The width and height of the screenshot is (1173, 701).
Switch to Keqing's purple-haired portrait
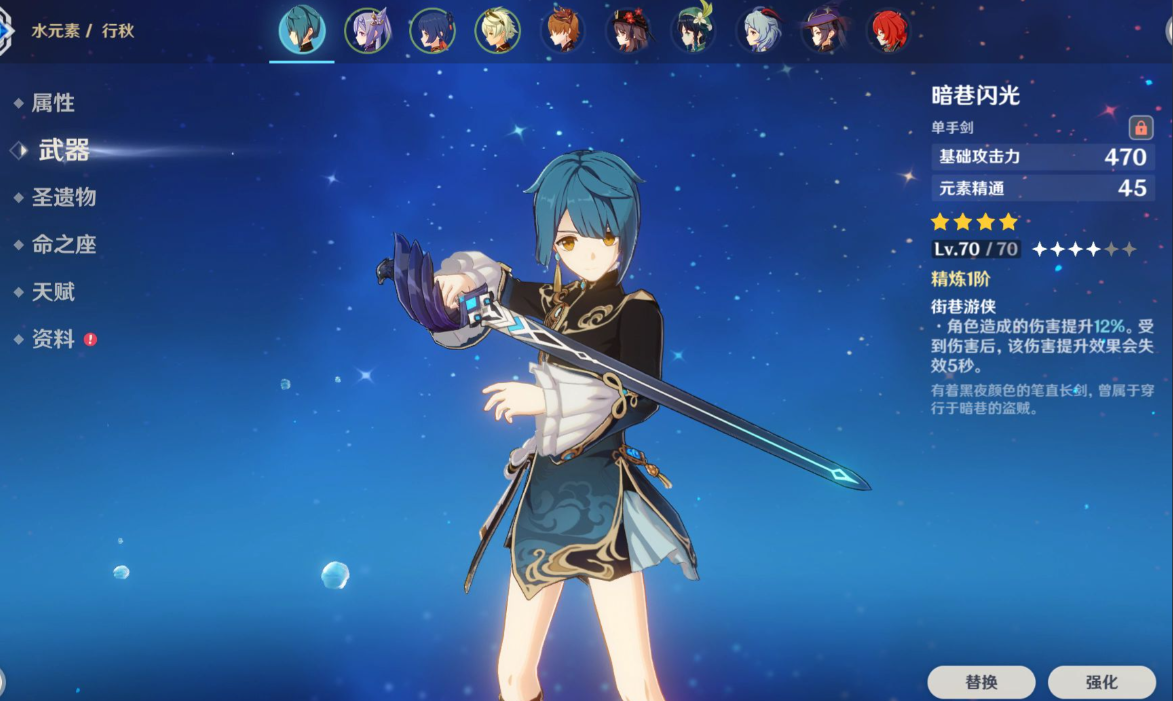[368, 31]
